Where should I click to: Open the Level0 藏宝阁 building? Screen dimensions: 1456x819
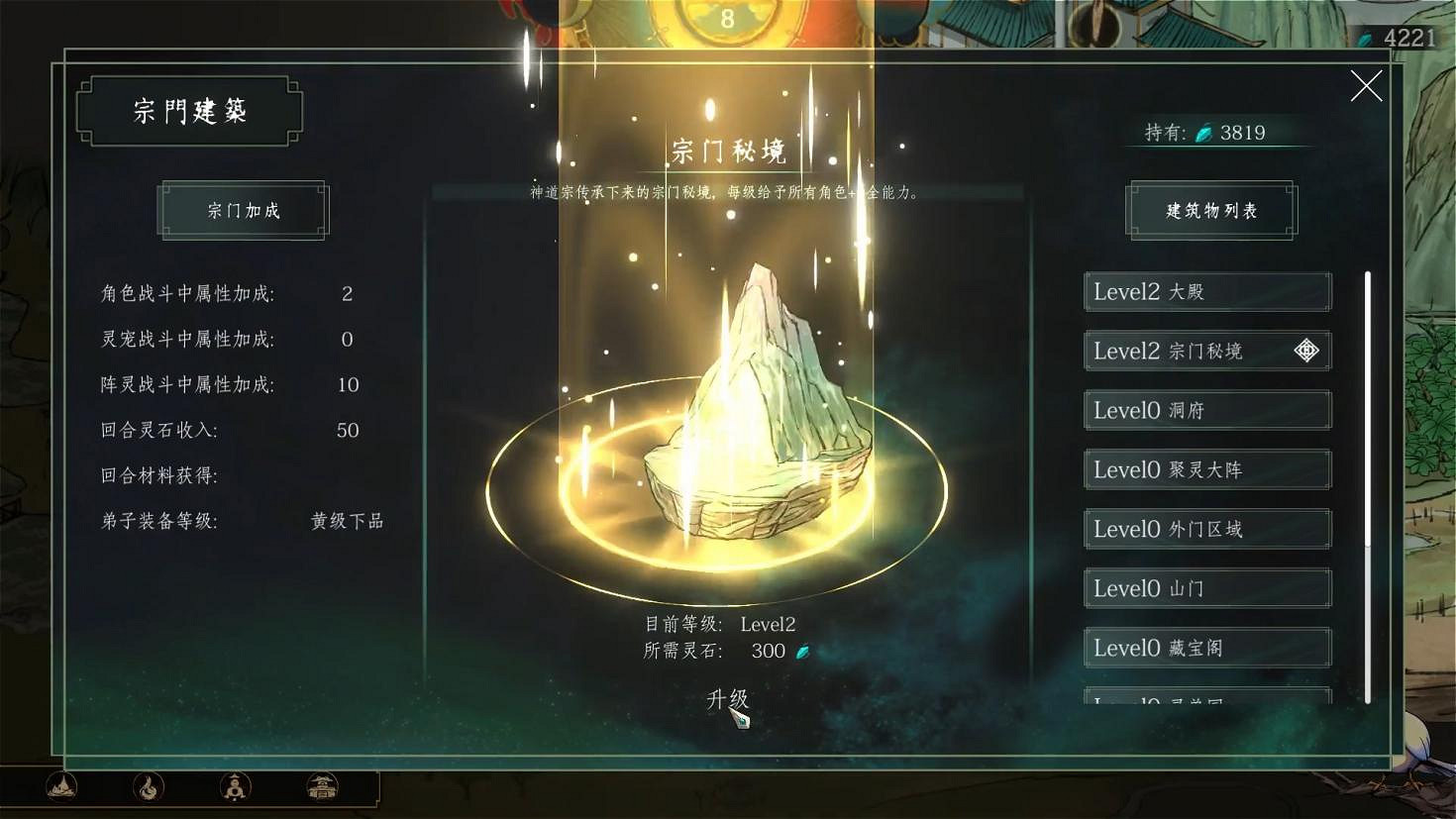(1206, 648)
